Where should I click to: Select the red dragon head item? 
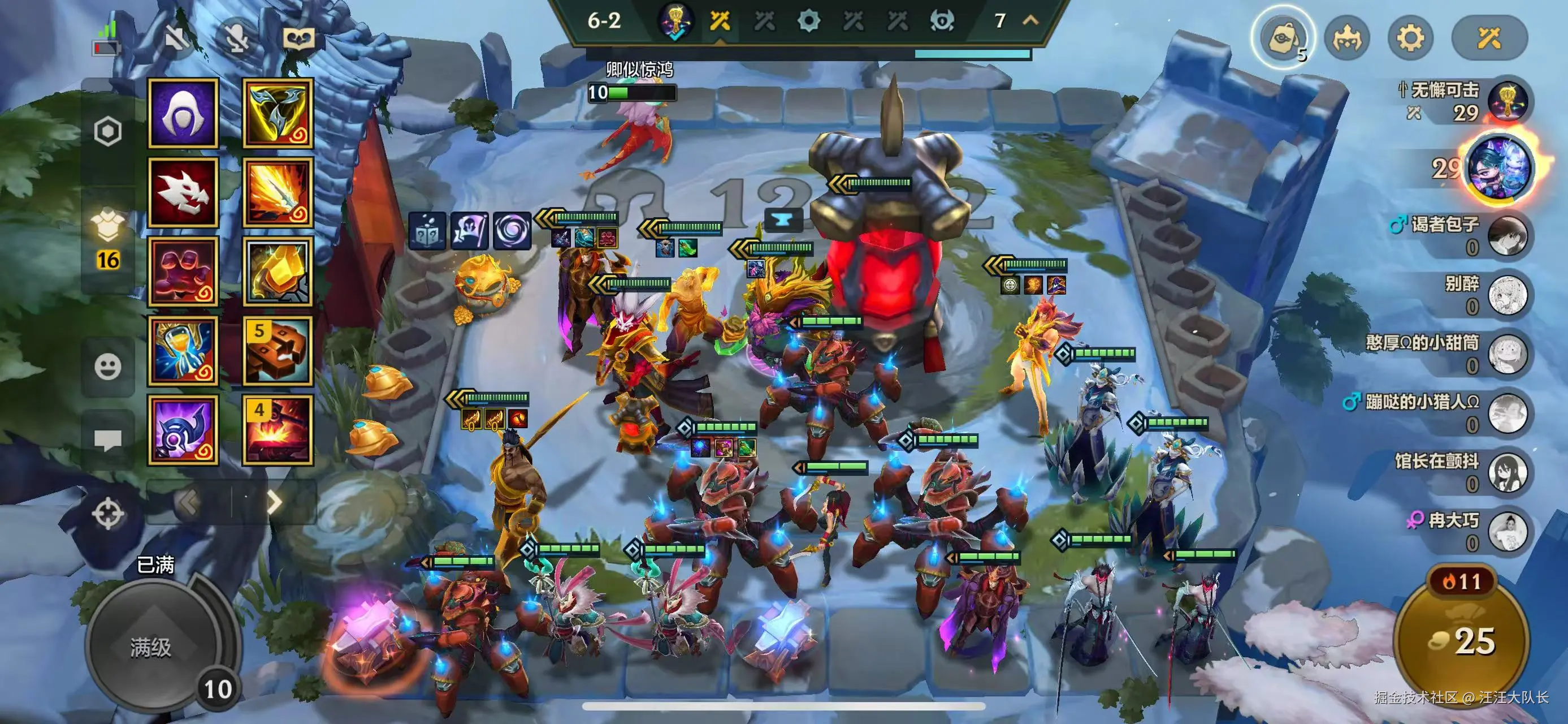183,192
